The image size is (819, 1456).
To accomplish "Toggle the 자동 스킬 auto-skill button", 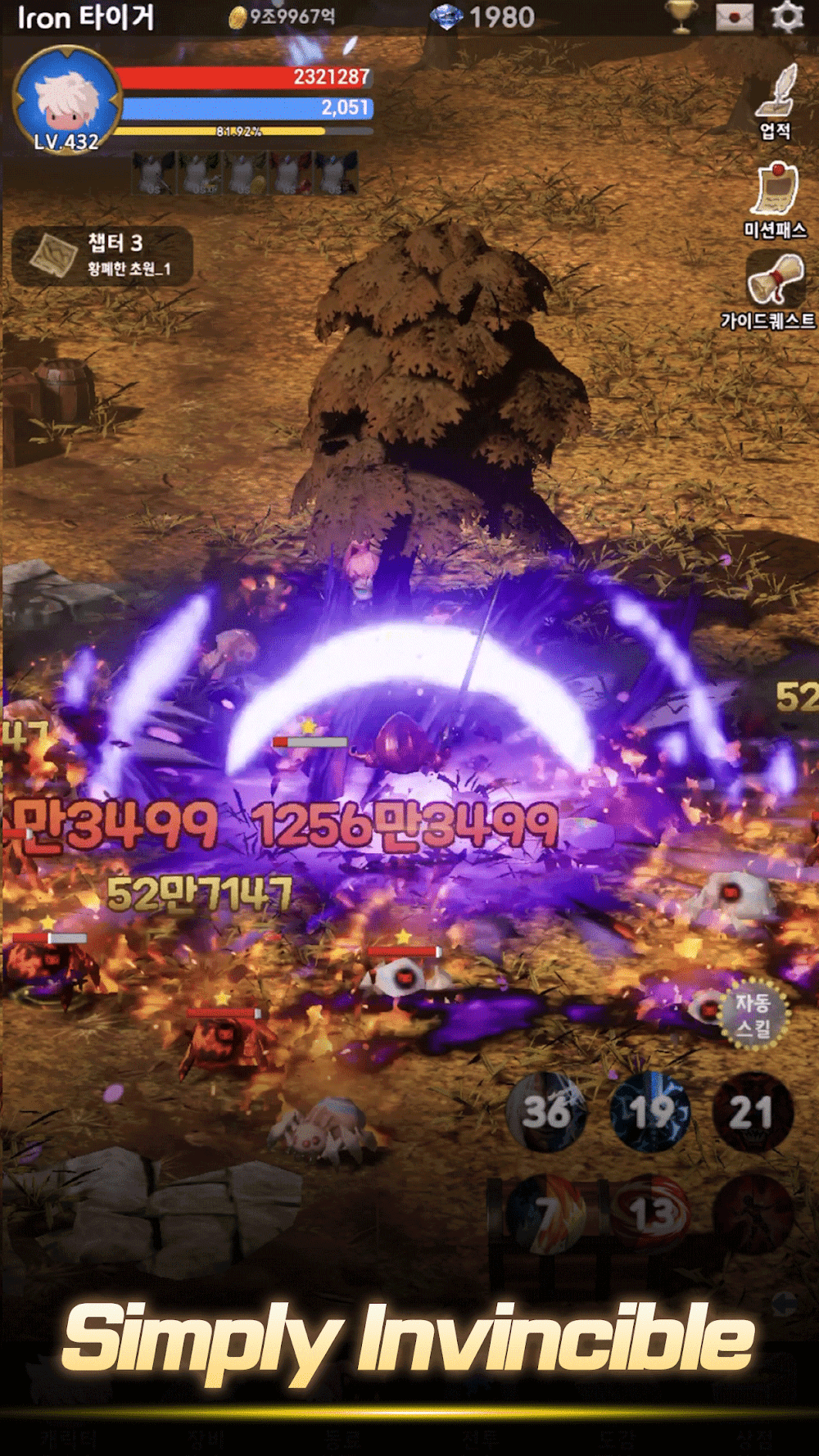I will tap(753, 1015).
